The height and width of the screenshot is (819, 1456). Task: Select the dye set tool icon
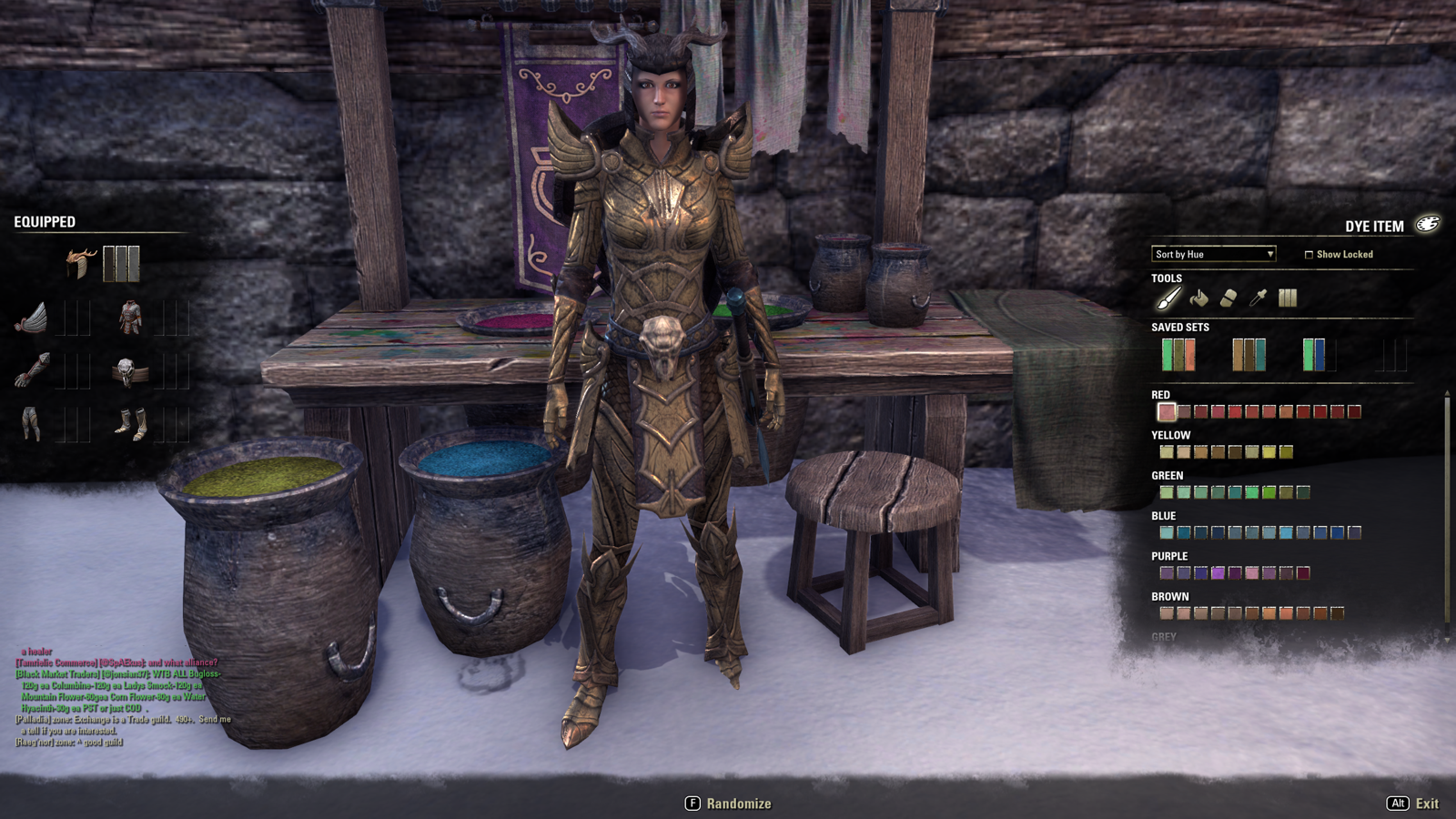[x=1288, y=298]
